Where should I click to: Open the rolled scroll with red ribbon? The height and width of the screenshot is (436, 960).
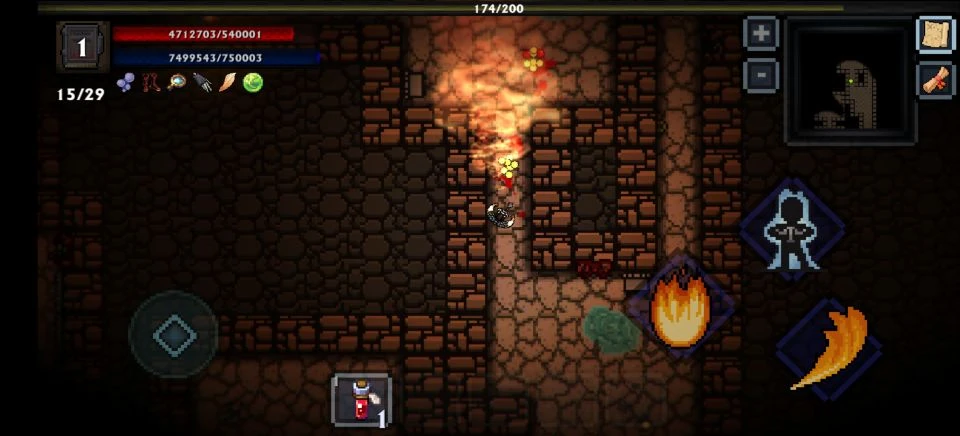click(936, 79)
